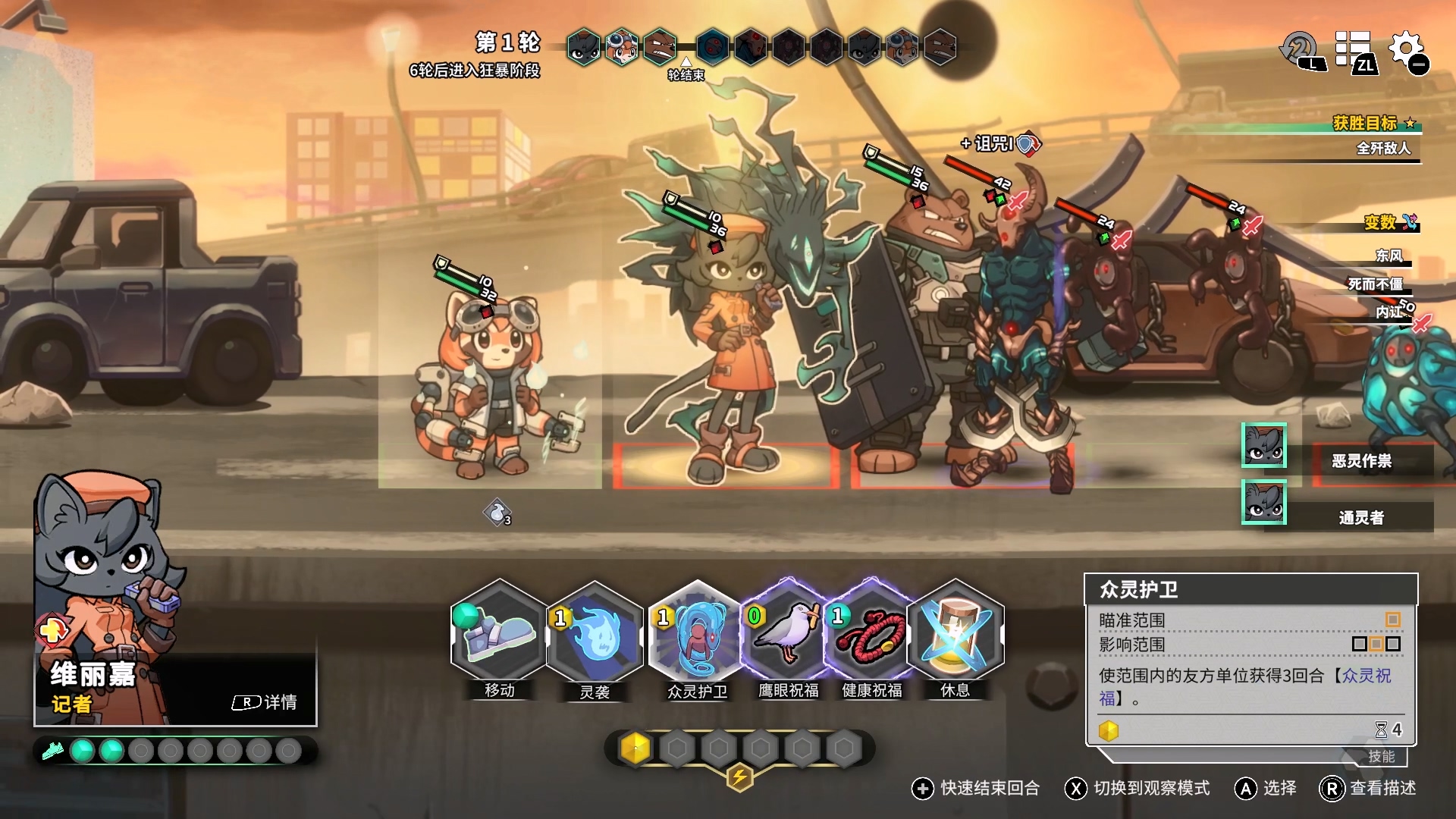Select first portrait in turn order bar
This screenshot has width=1456, height=819.
(x=583, y=47)
